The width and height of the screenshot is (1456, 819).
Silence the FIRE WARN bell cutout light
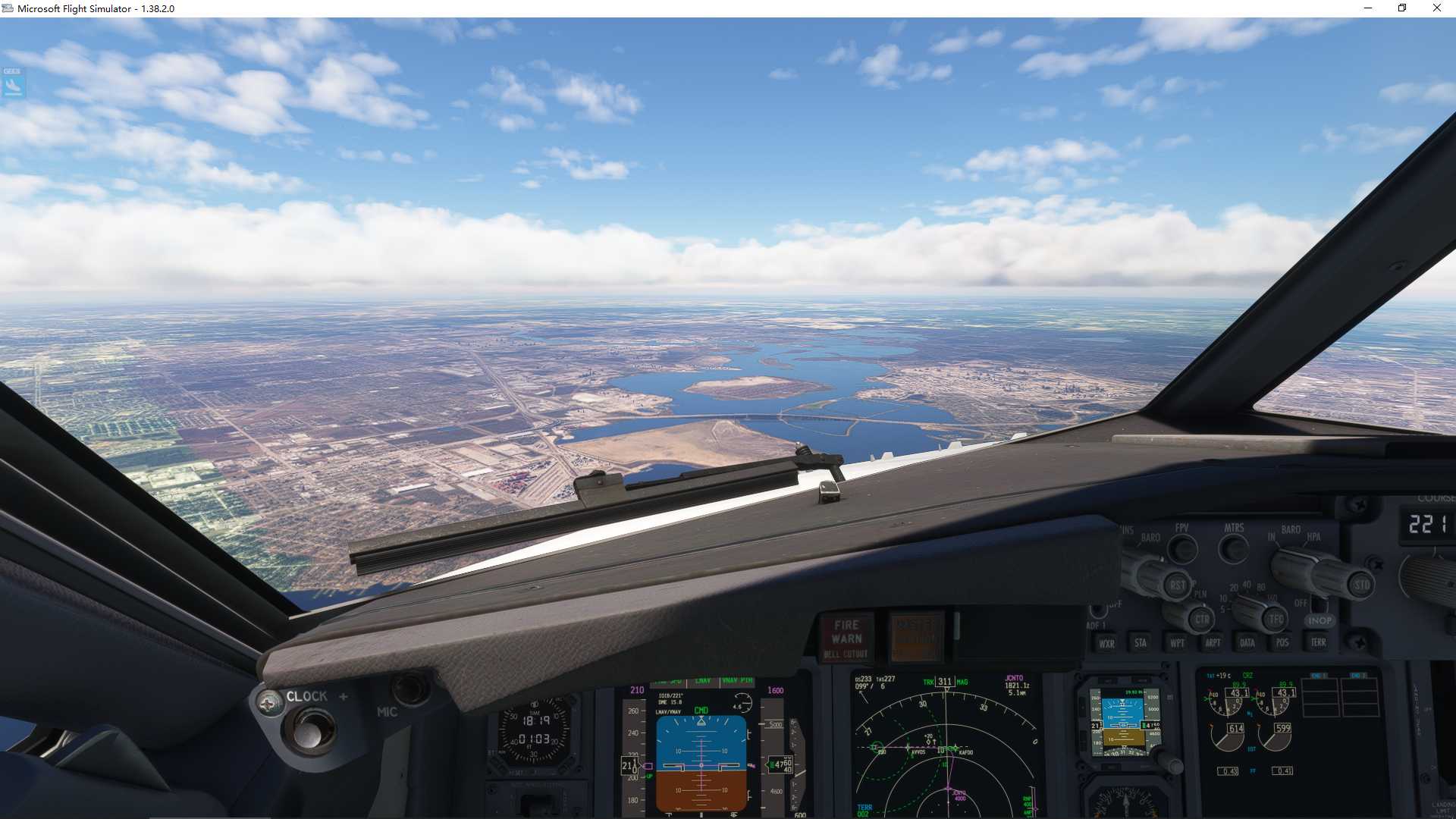846,638
